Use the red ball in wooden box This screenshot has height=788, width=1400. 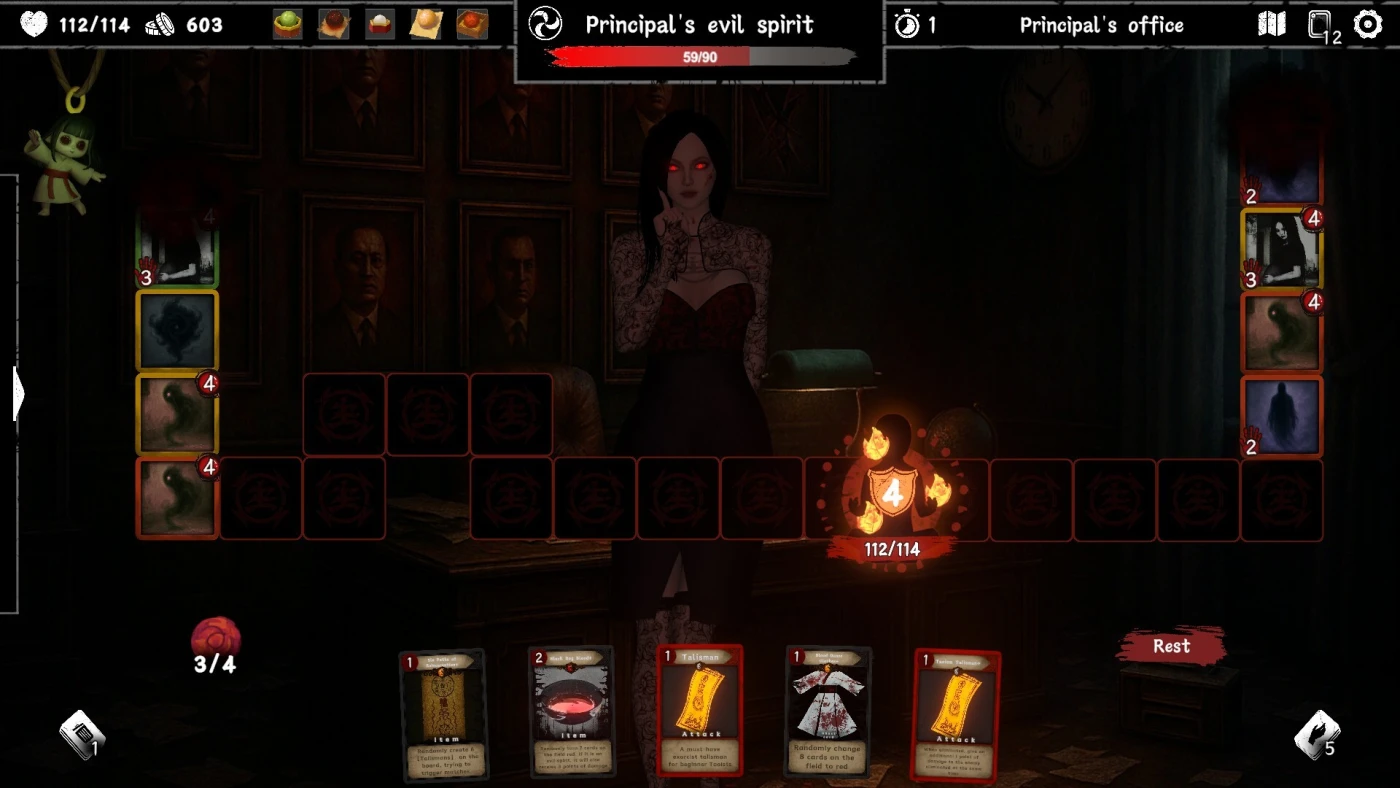click(x=472, y=24)
